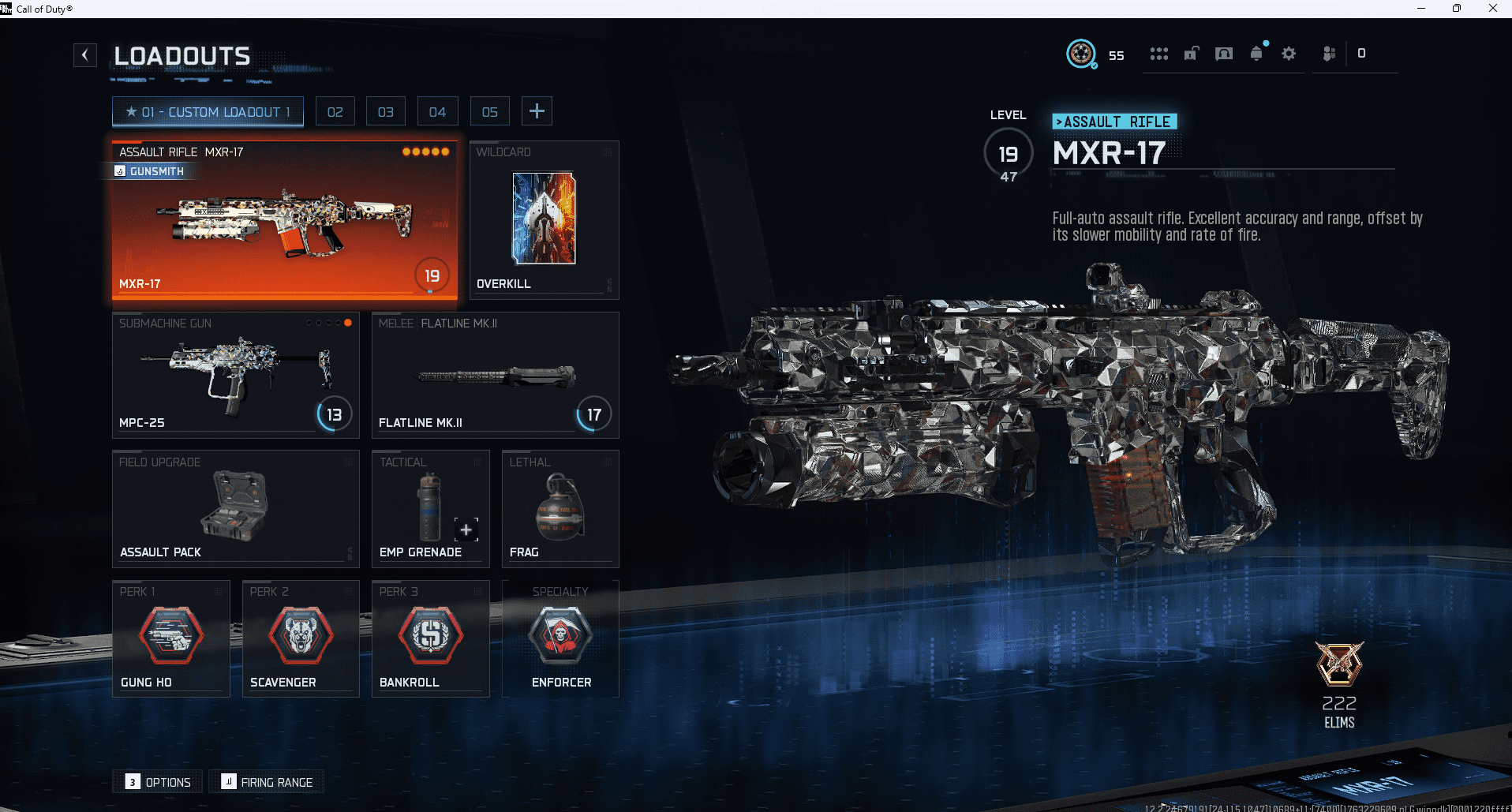Open the Settings gear icon
The height and width of the screenshot is (812, 1512).
tap(1289, 54)
